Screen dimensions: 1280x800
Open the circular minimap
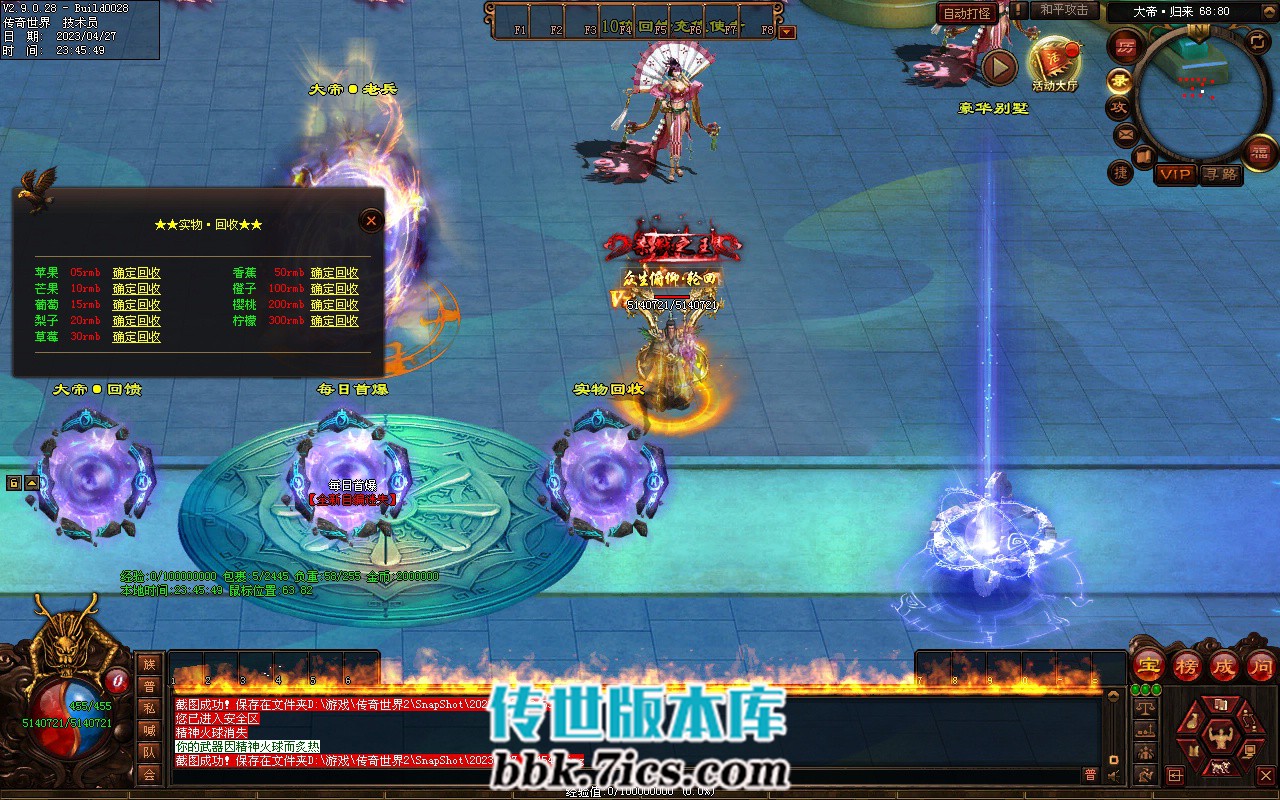(1198, 95)
